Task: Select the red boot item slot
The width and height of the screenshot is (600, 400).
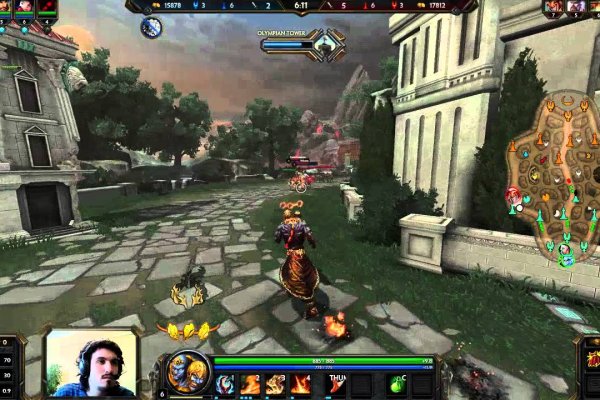Action: 335,383
